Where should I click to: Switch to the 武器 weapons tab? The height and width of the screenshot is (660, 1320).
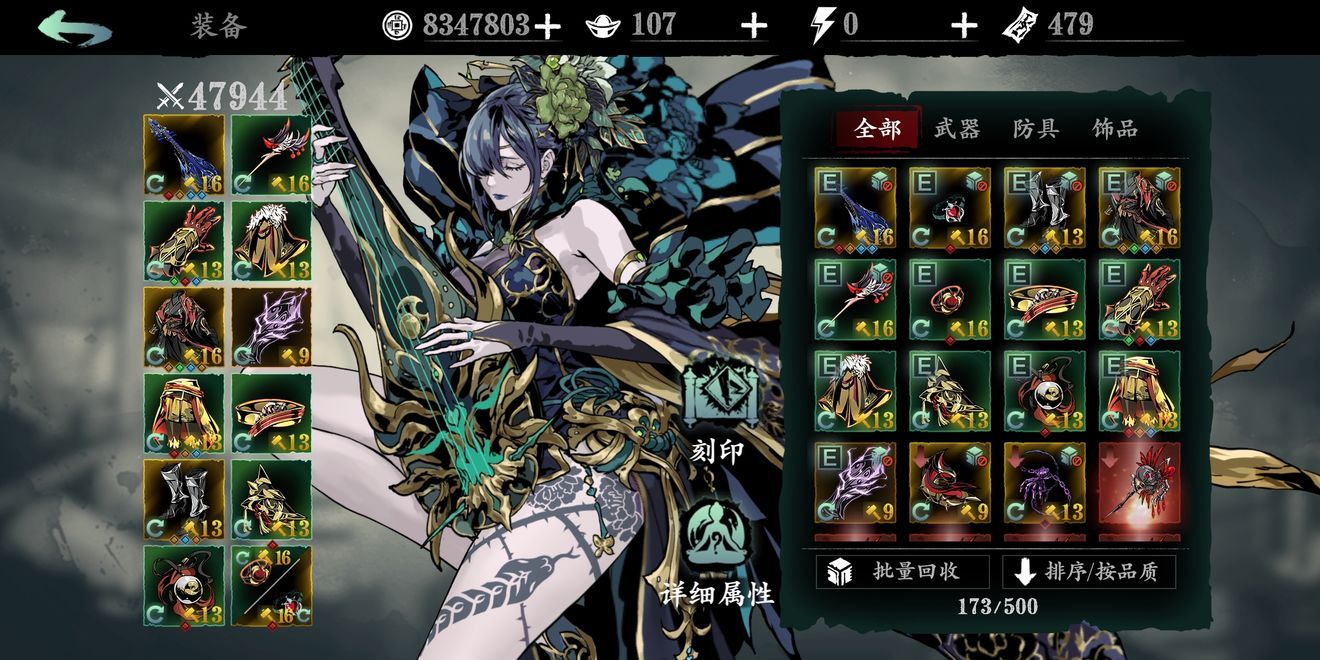pyautogui.click(x=956, y=129)
